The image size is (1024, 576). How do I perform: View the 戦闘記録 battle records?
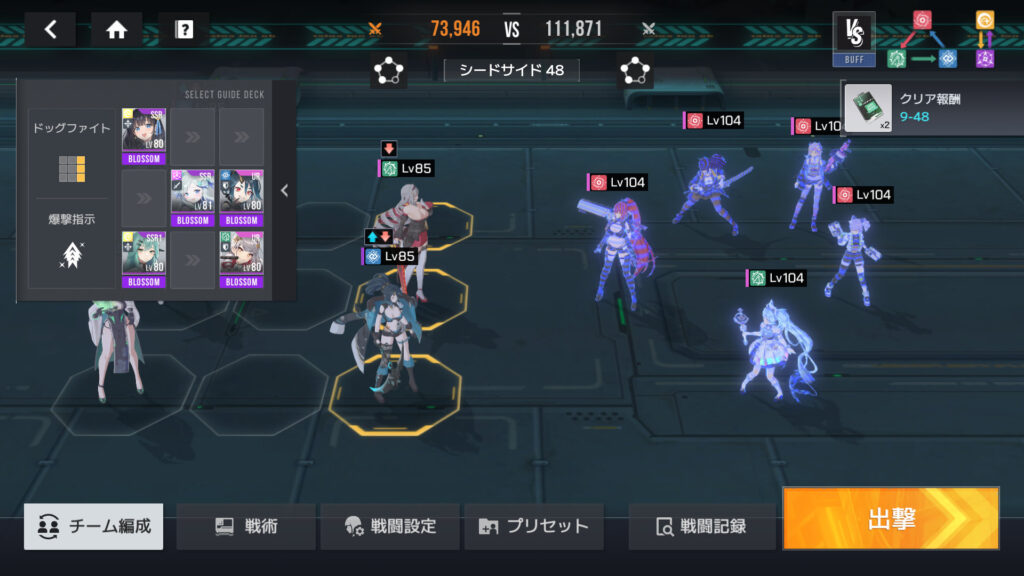[701, 526]
